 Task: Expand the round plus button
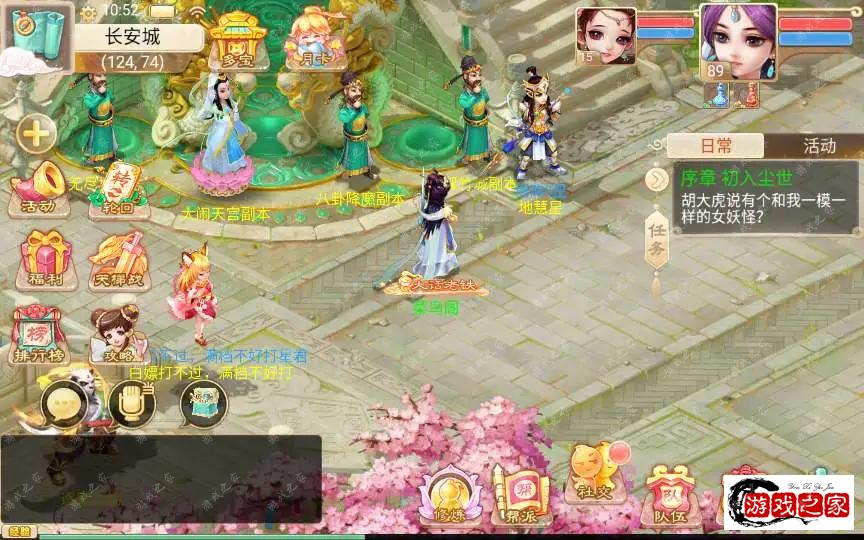coord(37,132)
